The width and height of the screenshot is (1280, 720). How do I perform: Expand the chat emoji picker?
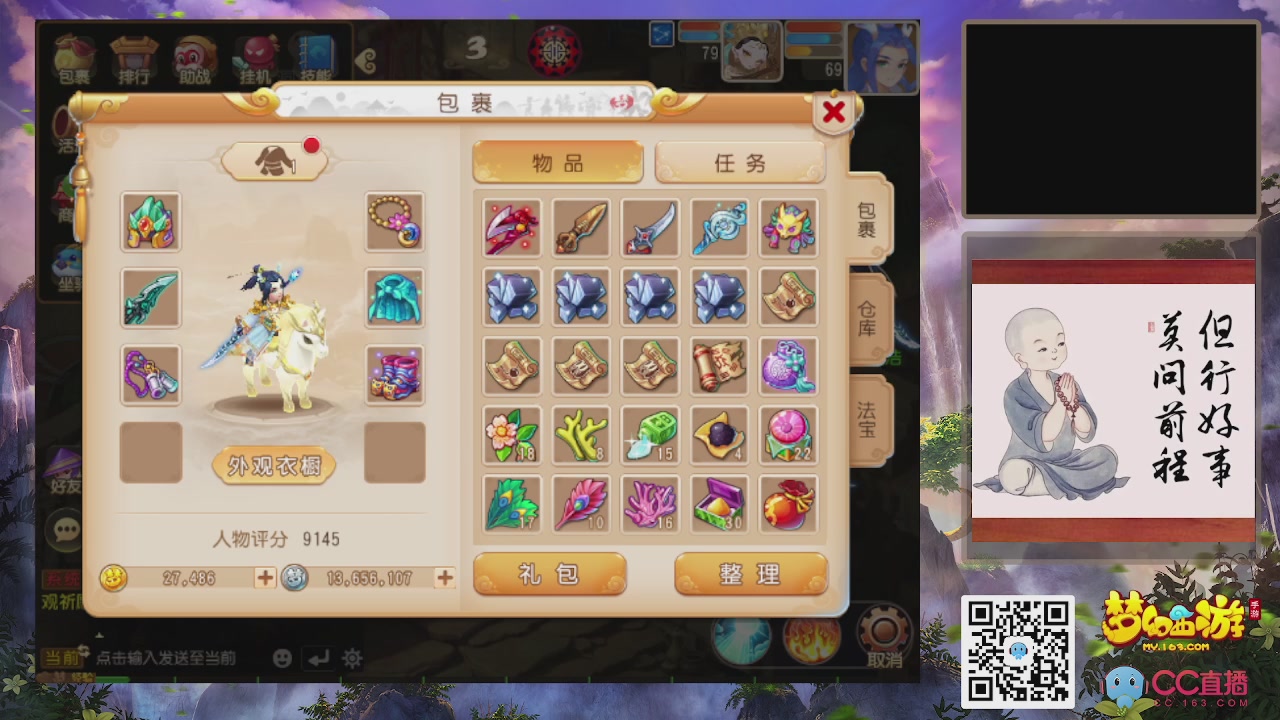[283, 658]
